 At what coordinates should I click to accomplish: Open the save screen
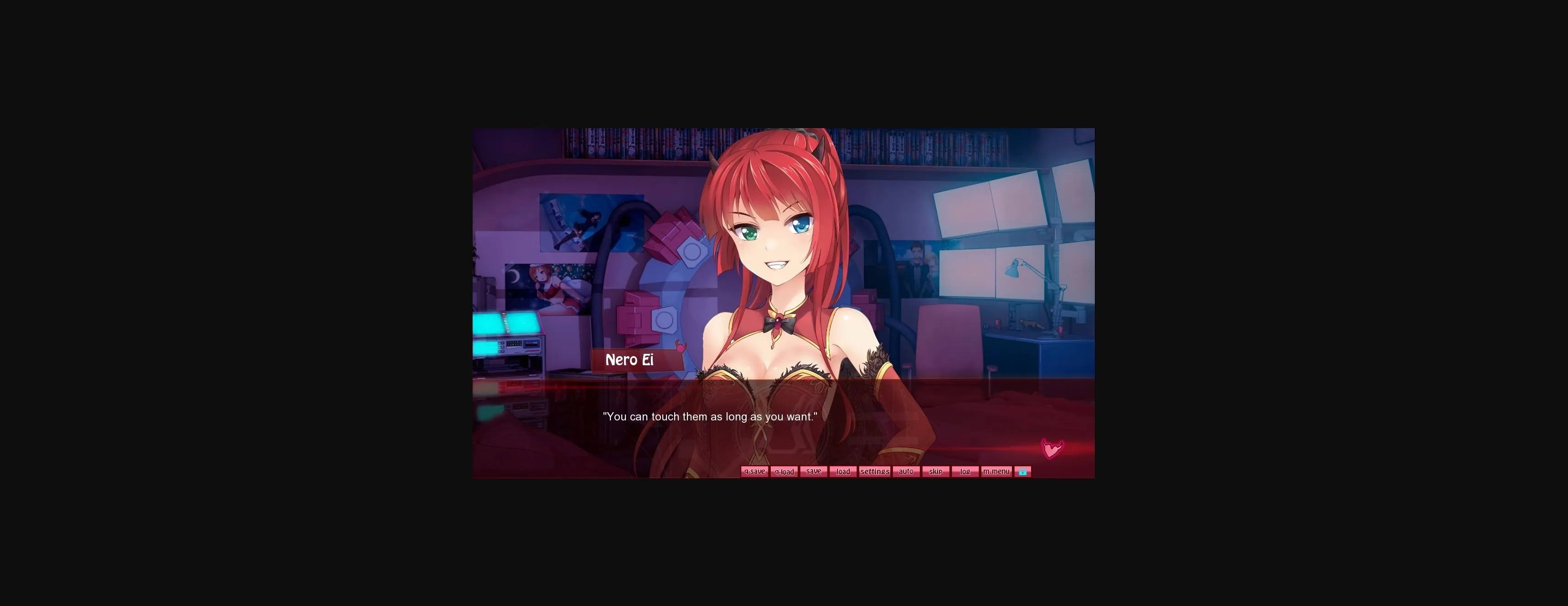[813, 471]
